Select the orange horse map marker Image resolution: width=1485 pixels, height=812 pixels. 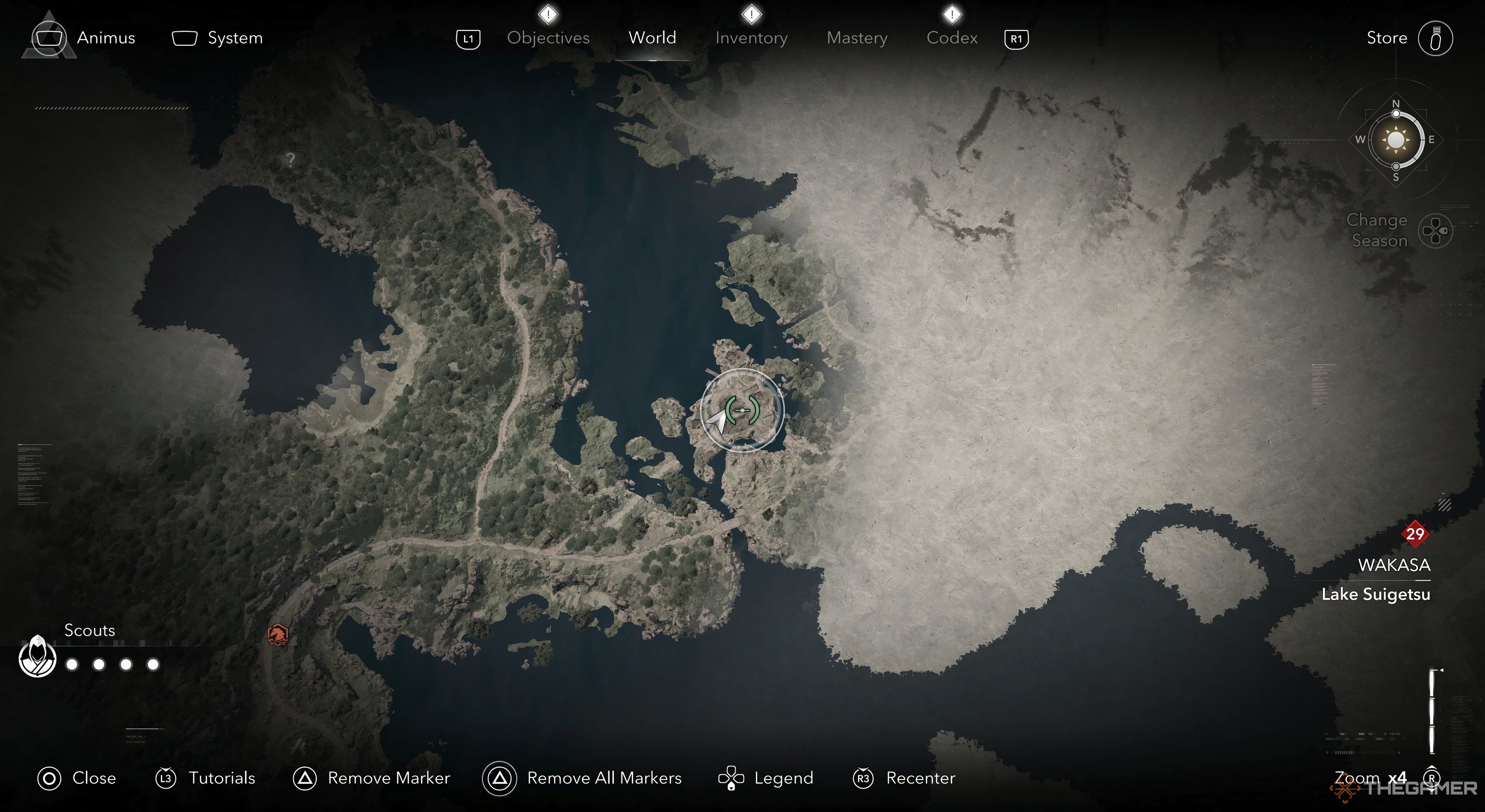278,634
